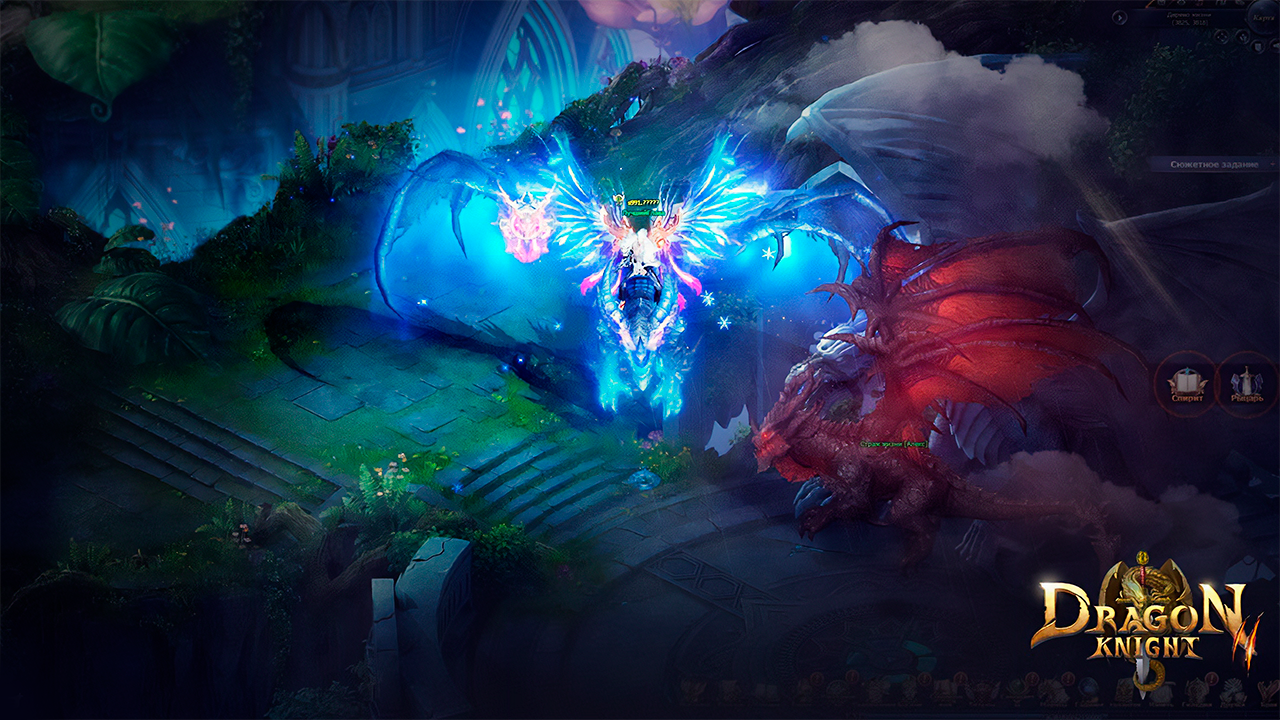Click the chevron beside the quest tracker header
Image resolution: width=1280 pixels, height=720 pixels.
point(1272,164)
